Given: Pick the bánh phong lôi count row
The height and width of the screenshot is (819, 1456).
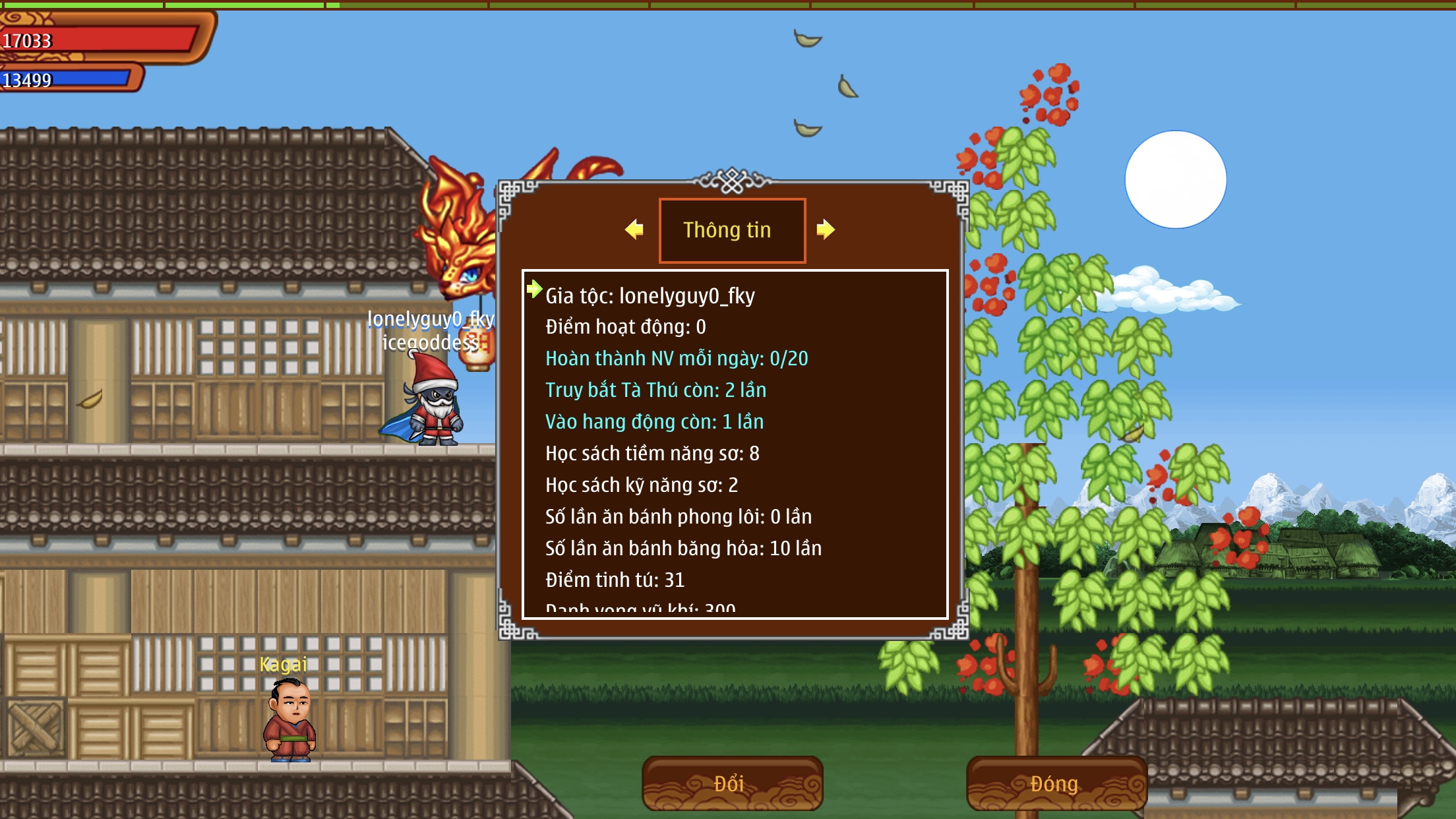Looking at the screenshot, I should coord(678,517).
